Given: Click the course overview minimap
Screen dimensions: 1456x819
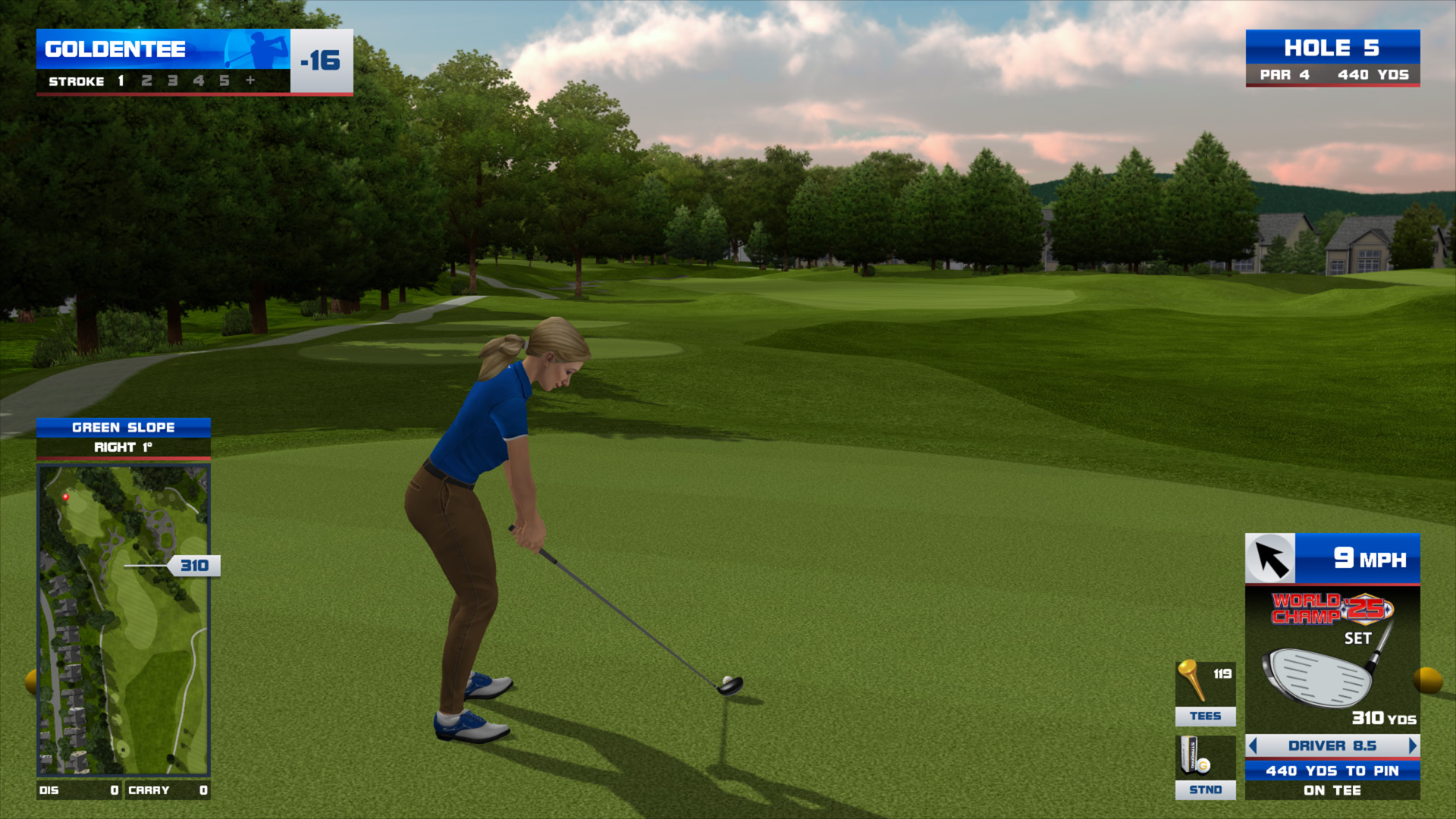Looking at the screenshot, I should [123, 620].
